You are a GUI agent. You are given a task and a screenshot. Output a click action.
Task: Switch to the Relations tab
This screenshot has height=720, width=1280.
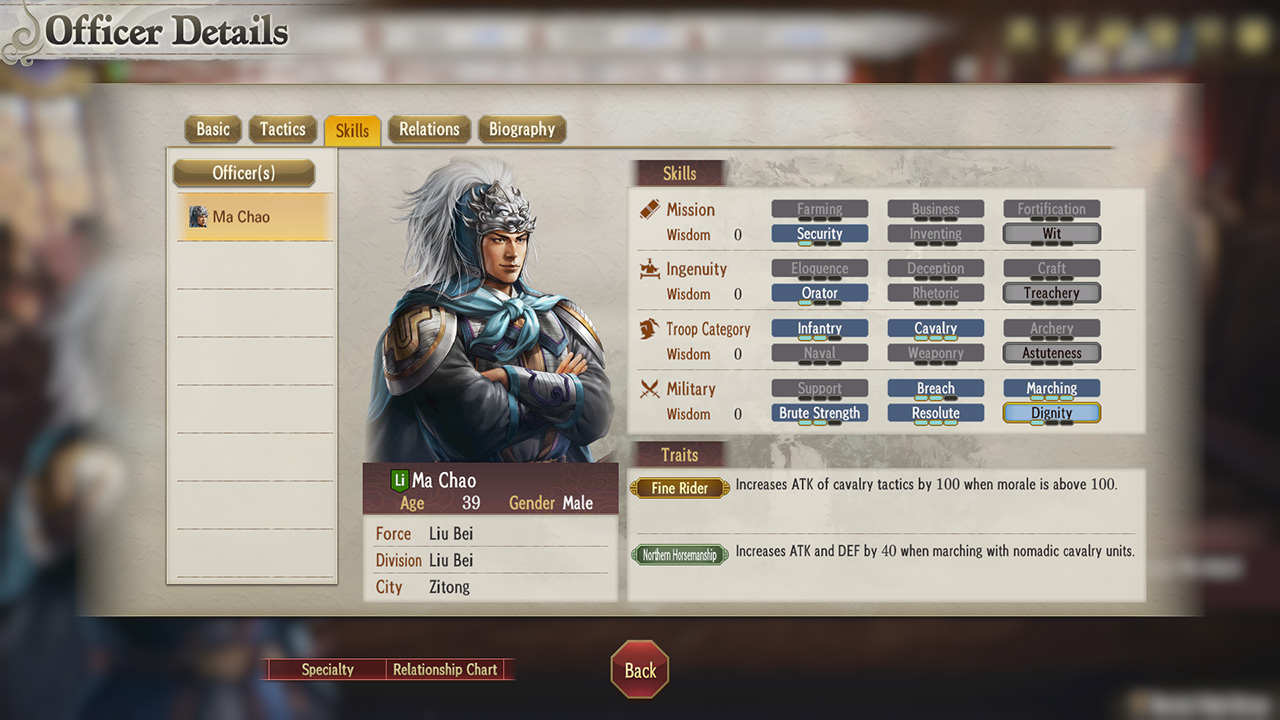pos(429,129)
